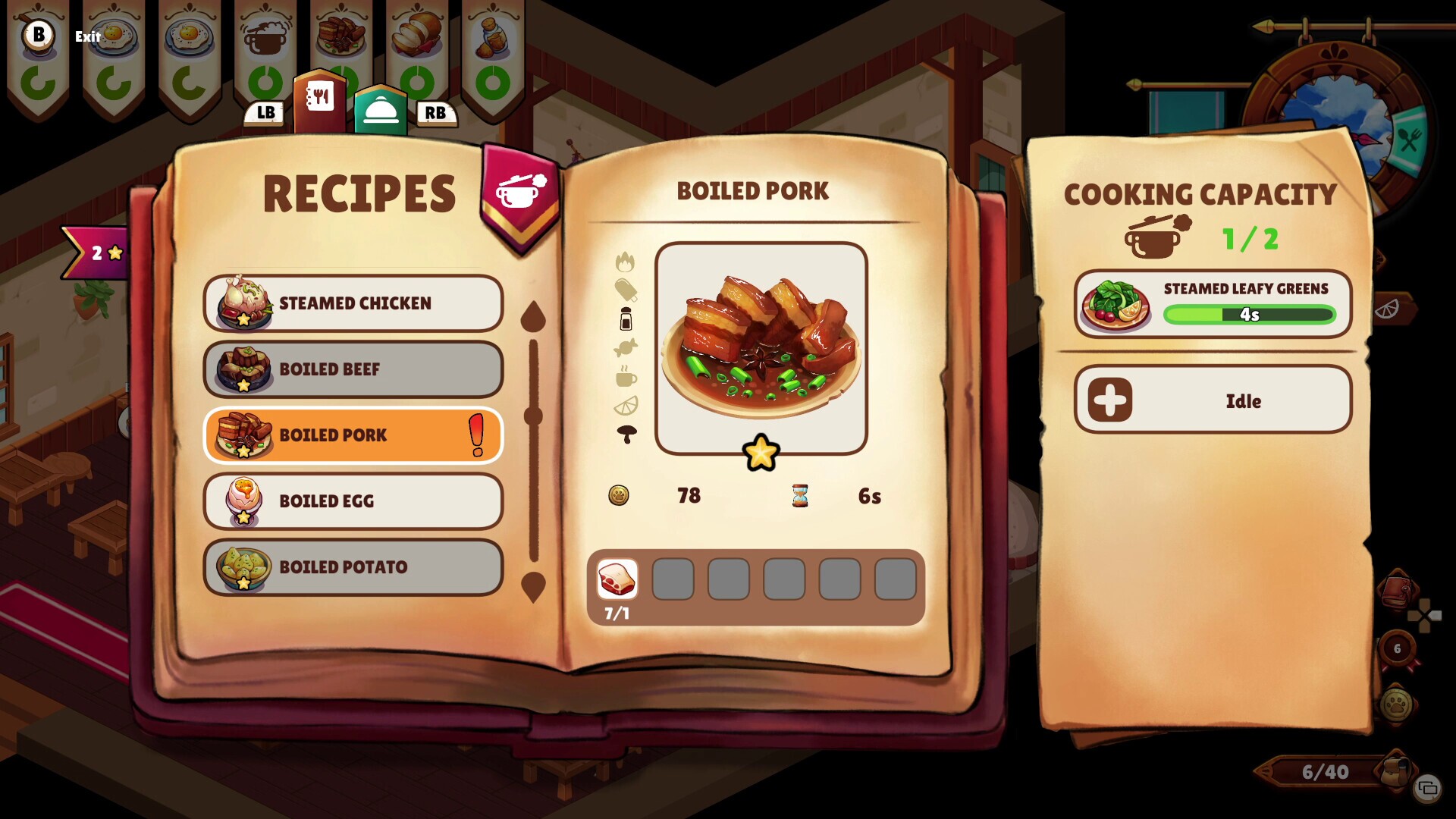Toggle the salt shaker ingredient filter

626,318
